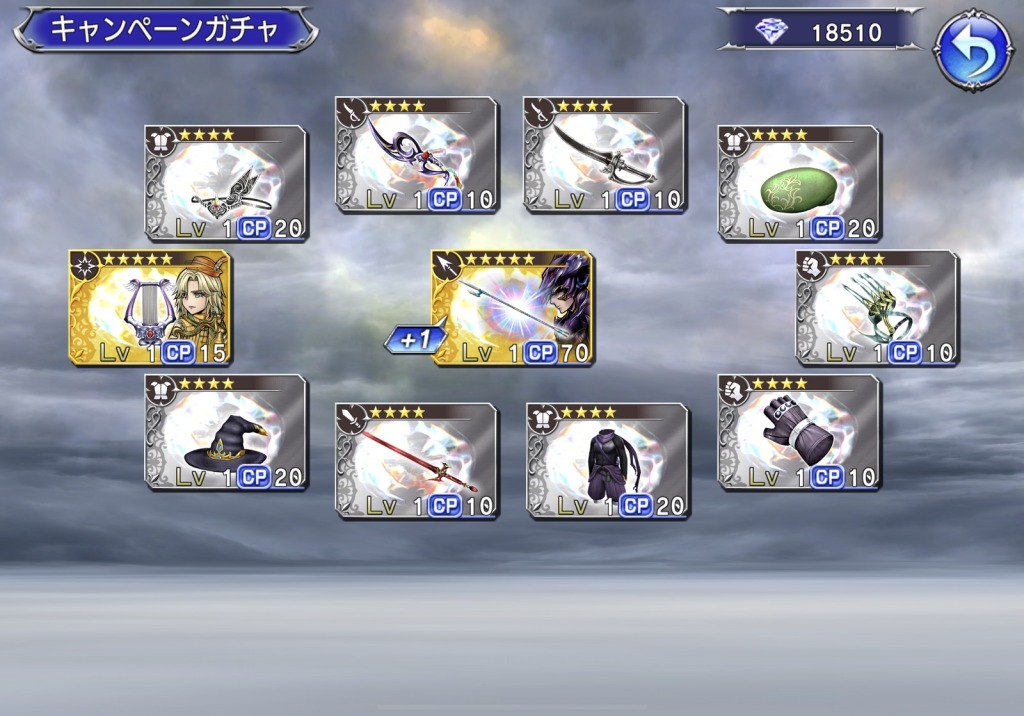The image size is (1024, 716).
Task: Select the gold lyre weapon card
Action: (150, 308)
